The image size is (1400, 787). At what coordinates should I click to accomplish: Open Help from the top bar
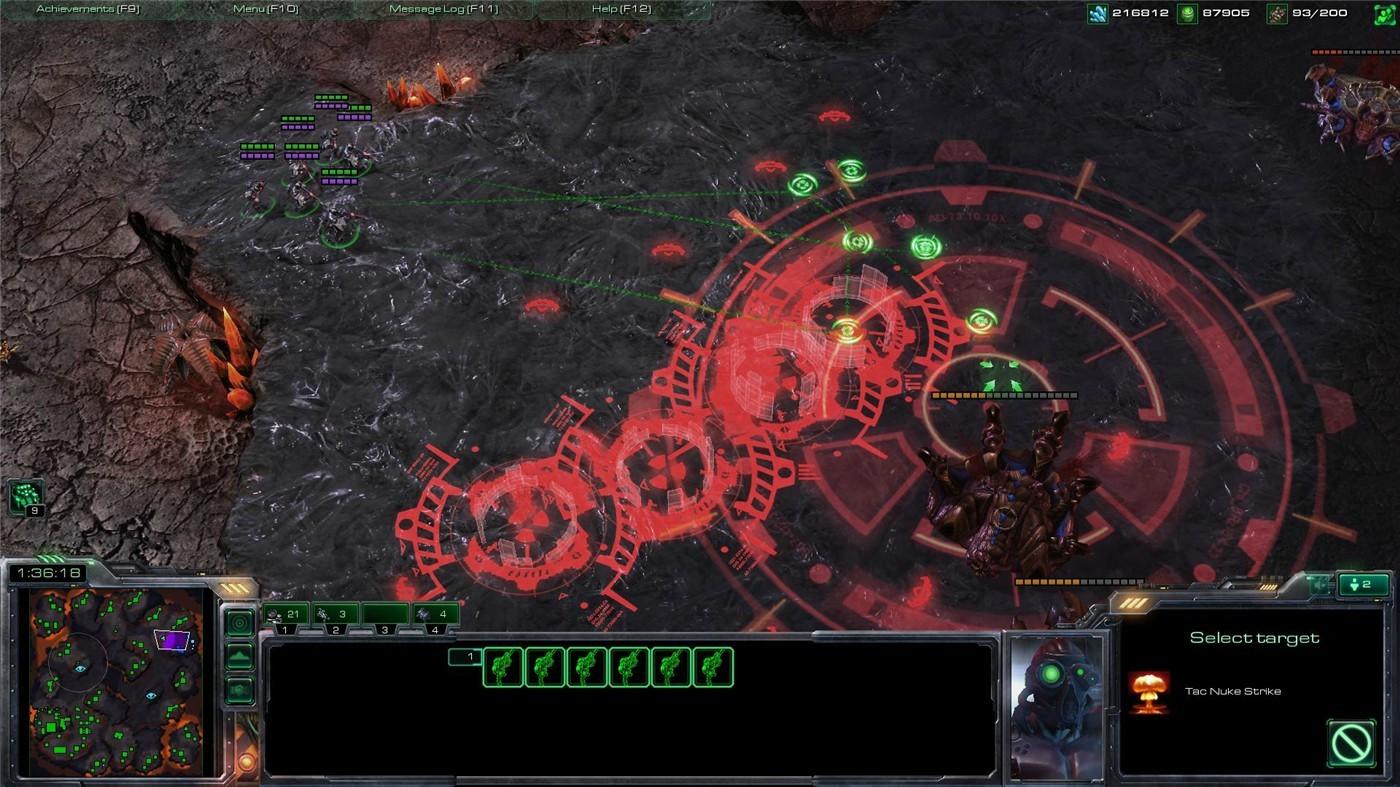click(620, 8)
